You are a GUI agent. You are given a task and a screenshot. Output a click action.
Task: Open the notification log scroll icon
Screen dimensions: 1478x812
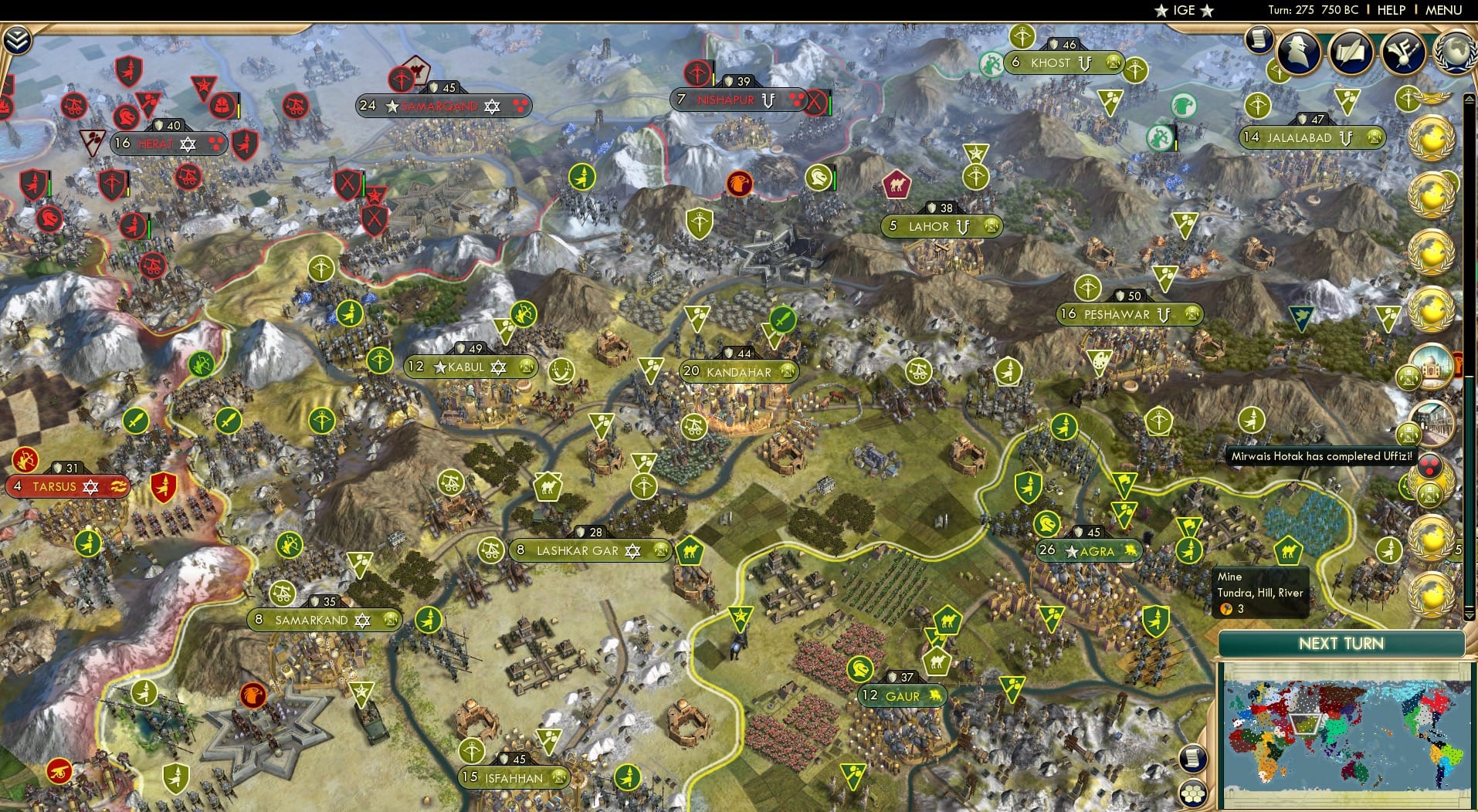point(1257,40)
